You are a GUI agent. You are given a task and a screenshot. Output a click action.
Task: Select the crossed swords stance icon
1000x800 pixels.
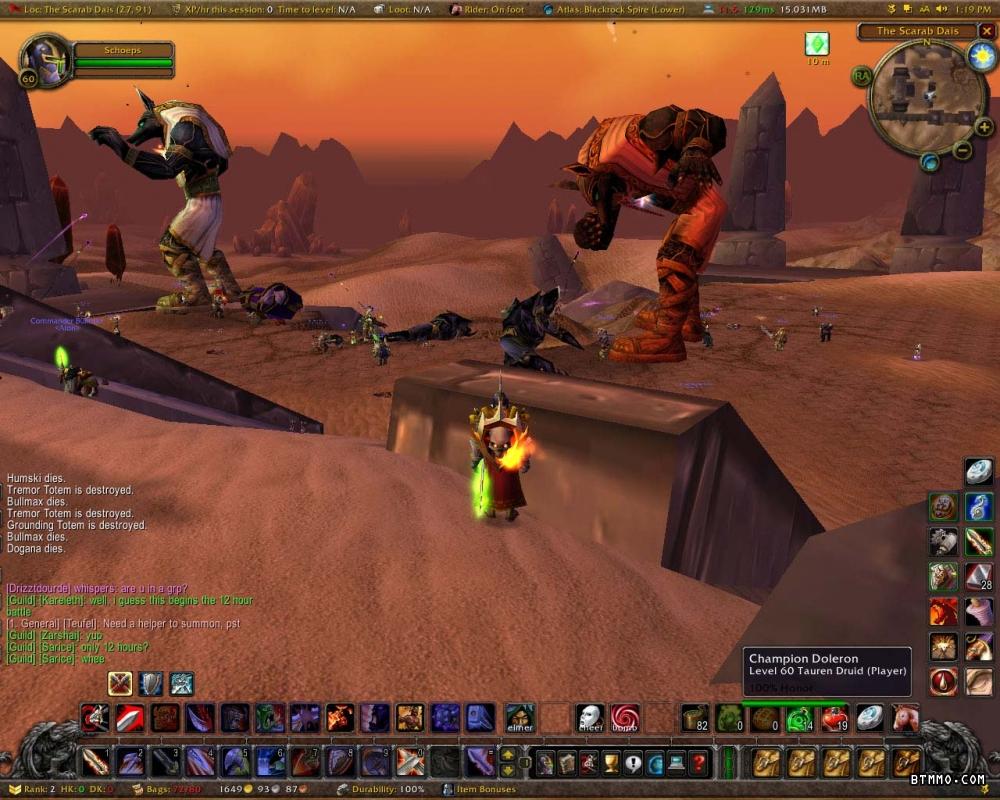pos(121,684)
